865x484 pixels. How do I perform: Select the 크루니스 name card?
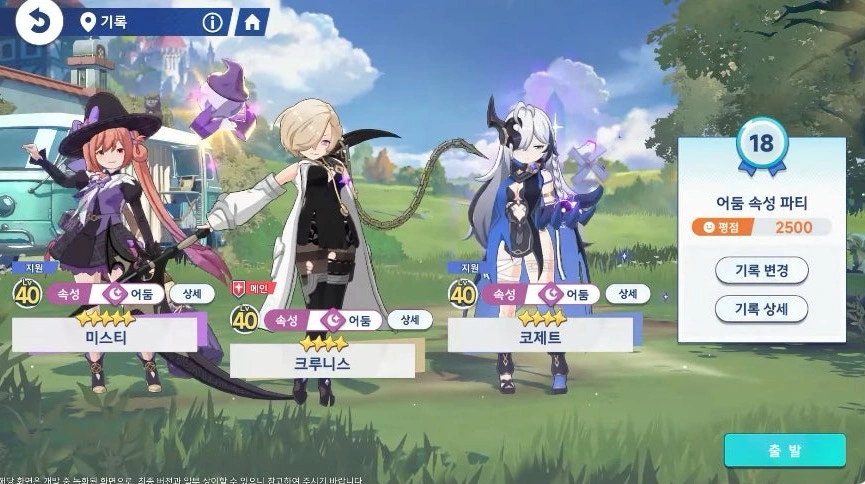point(323,363)
